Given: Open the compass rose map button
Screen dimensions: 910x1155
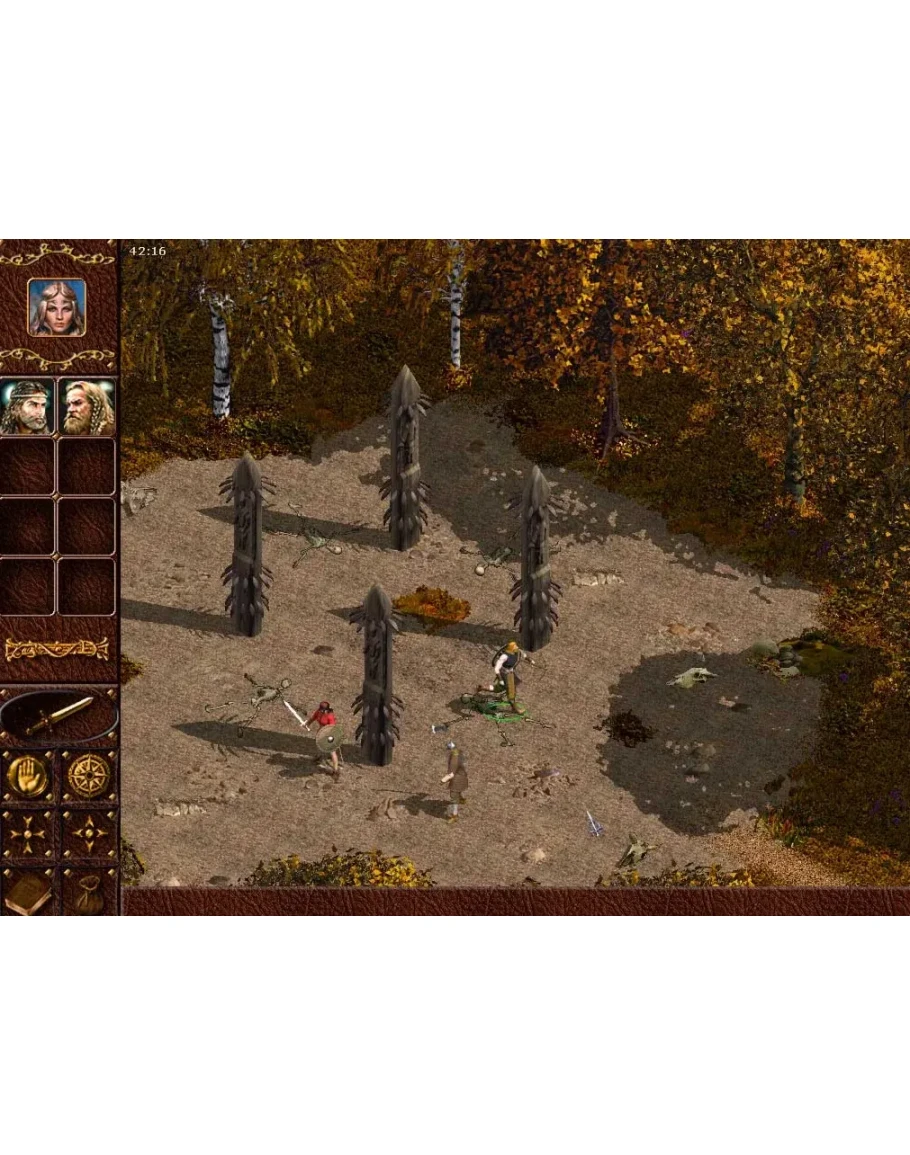Looking at the screenshot, I should point(89,775).
